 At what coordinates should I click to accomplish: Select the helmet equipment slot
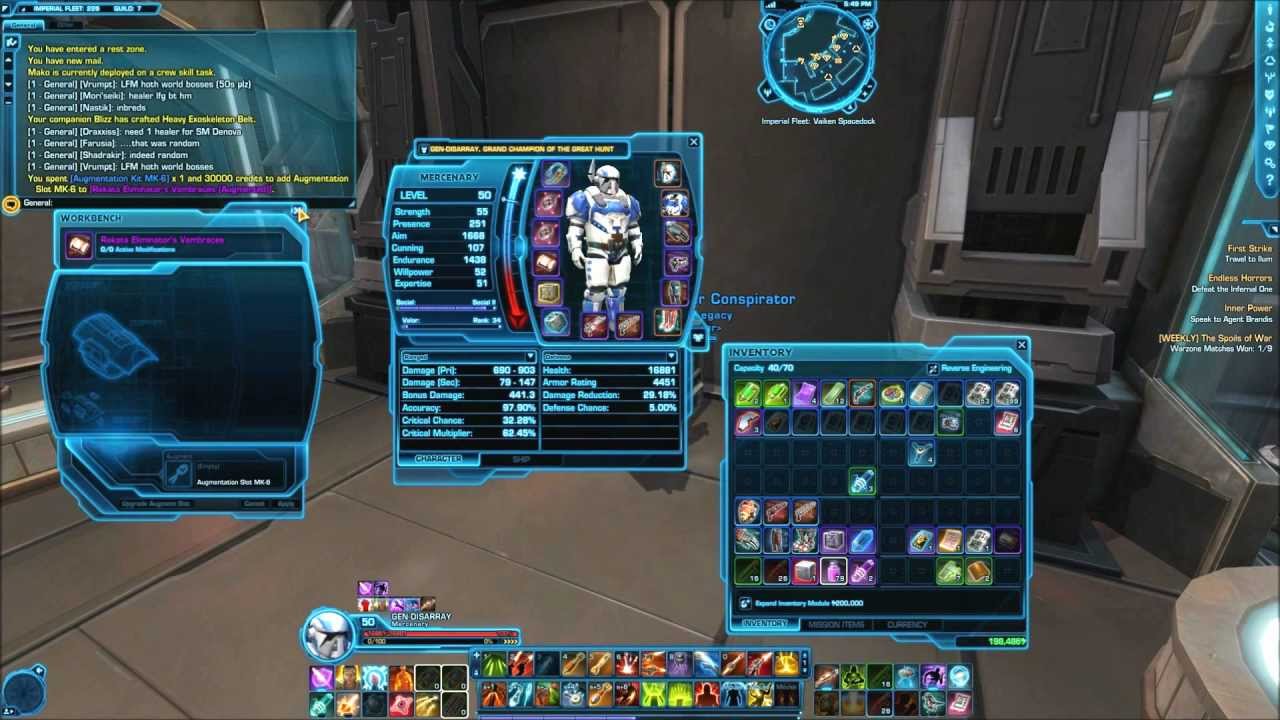(x=667, y=174)
